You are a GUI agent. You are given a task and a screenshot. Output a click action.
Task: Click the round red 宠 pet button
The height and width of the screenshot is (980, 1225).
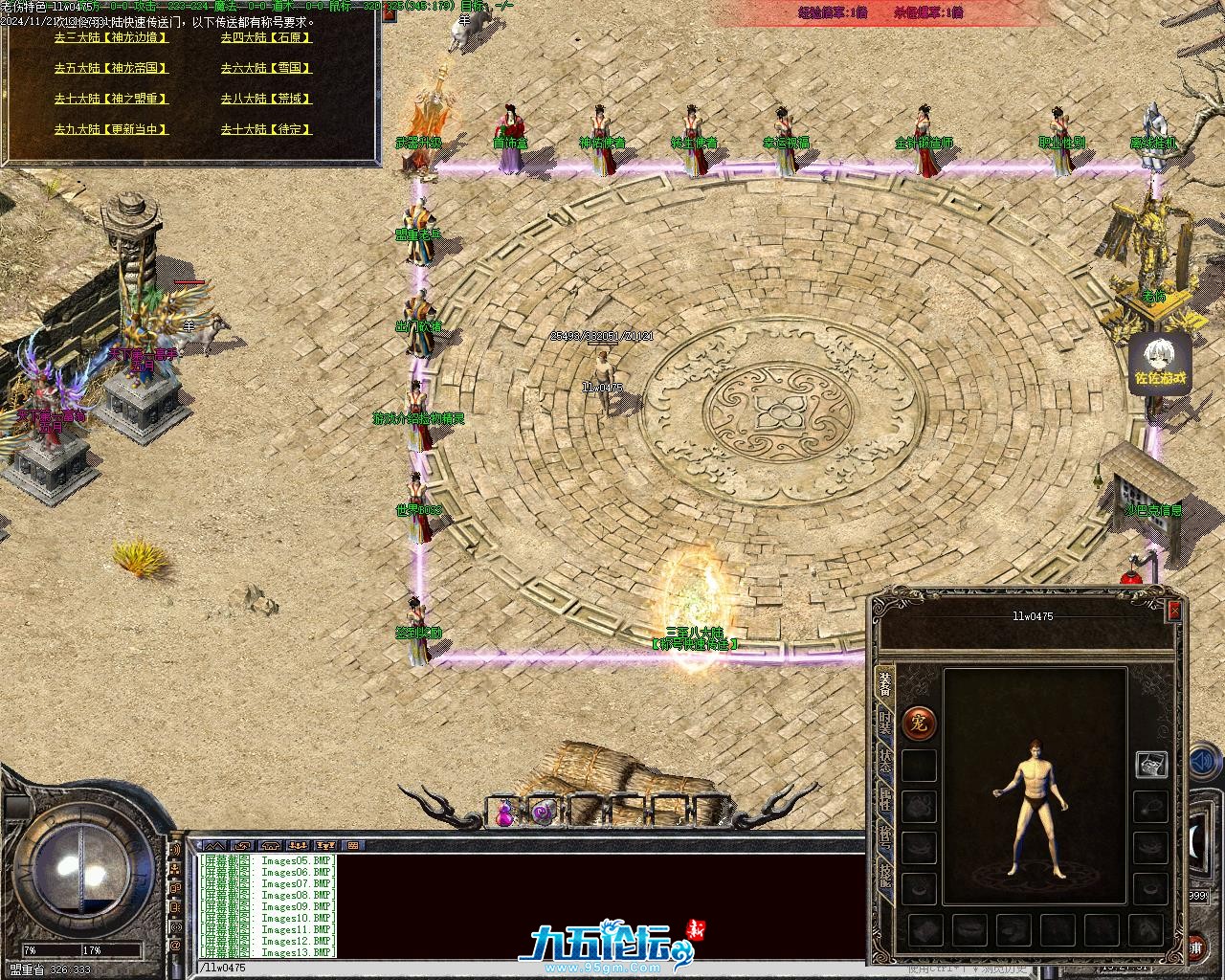920,723
